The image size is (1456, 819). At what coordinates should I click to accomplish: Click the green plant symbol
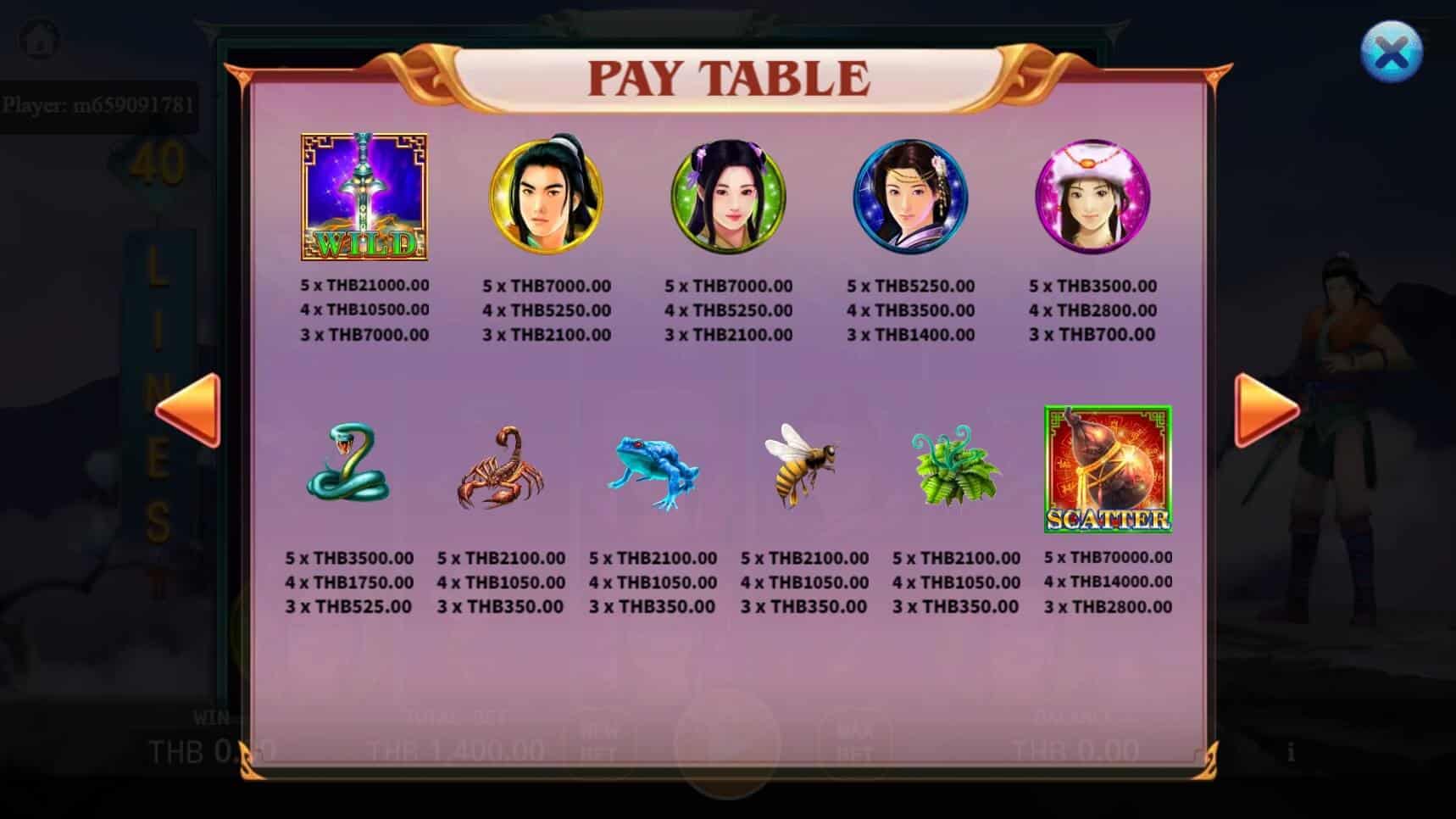pyautogui.click(x=956, y=471)
